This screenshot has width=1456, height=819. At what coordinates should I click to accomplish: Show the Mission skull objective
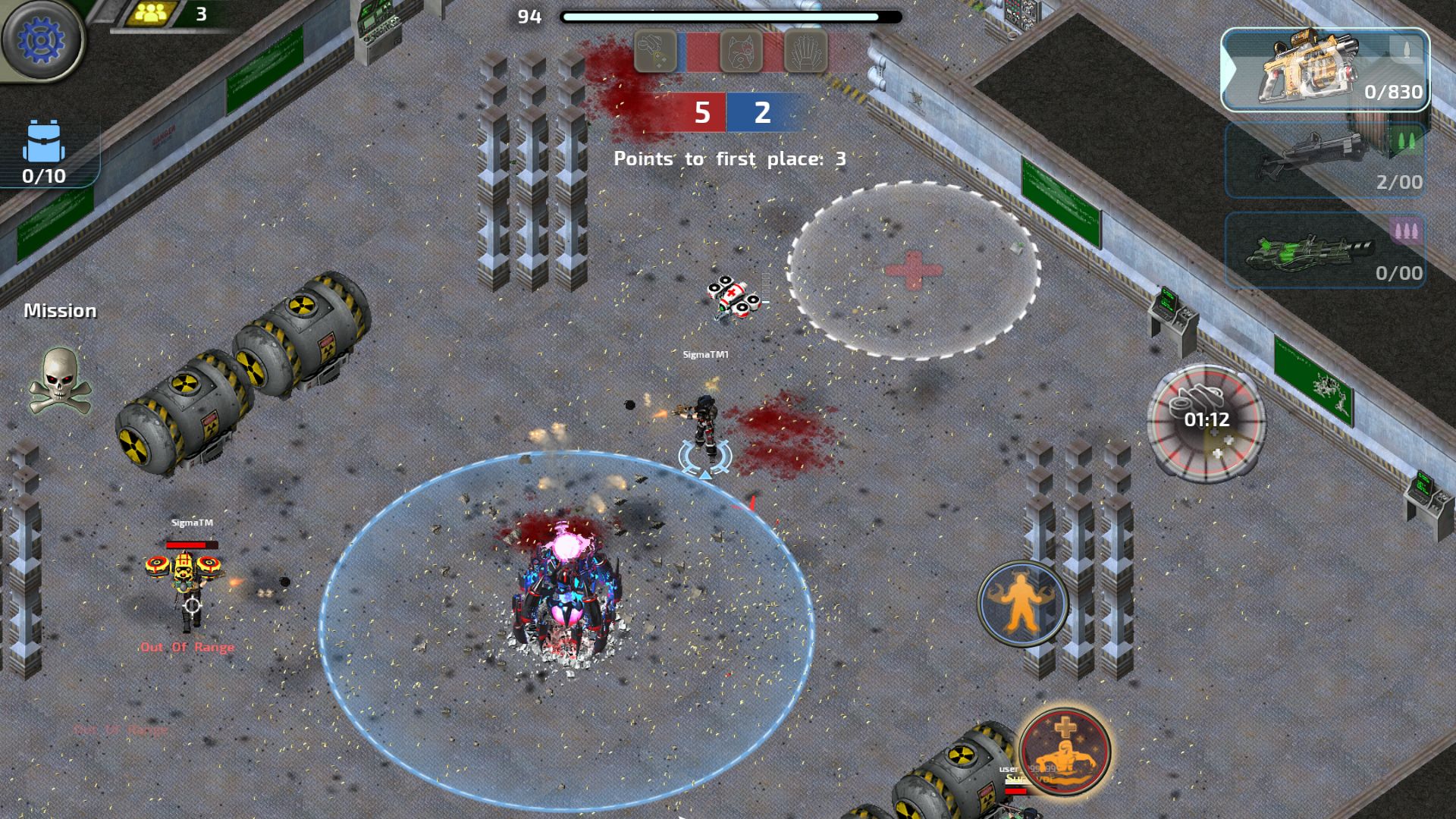[x=60, y=381]
